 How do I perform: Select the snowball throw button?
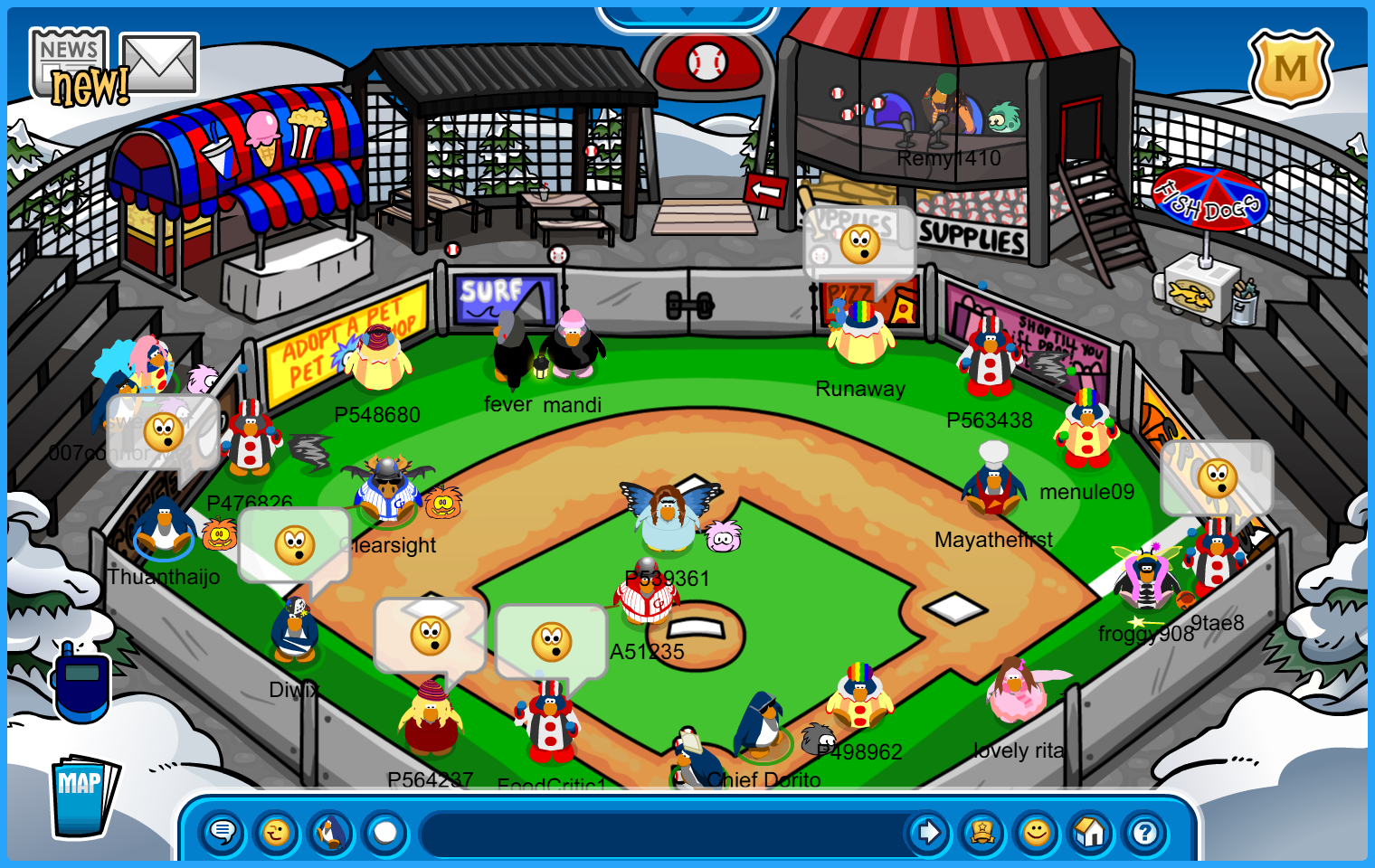(x=385, y=832)
